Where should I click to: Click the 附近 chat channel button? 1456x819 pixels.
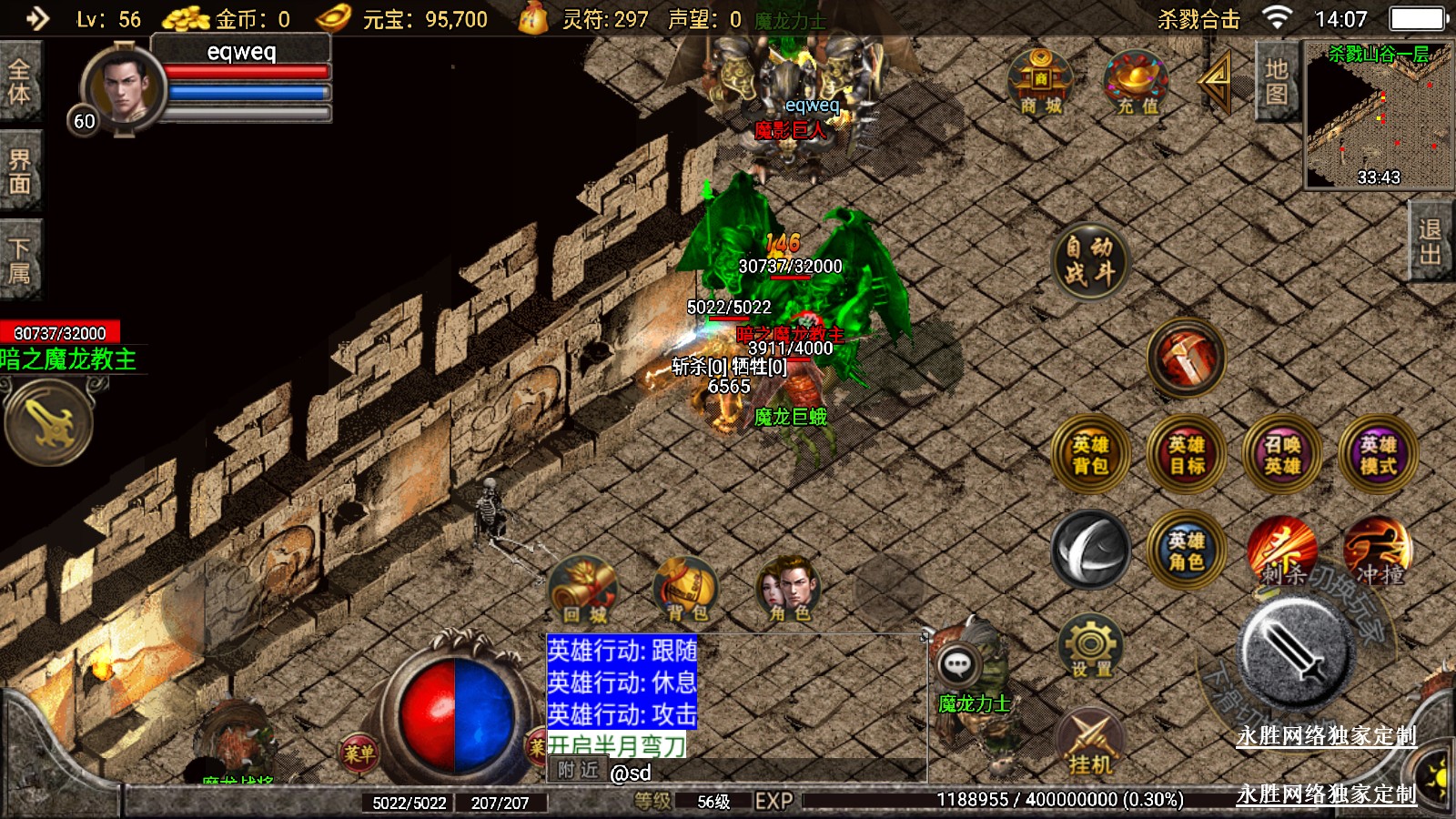578,771
